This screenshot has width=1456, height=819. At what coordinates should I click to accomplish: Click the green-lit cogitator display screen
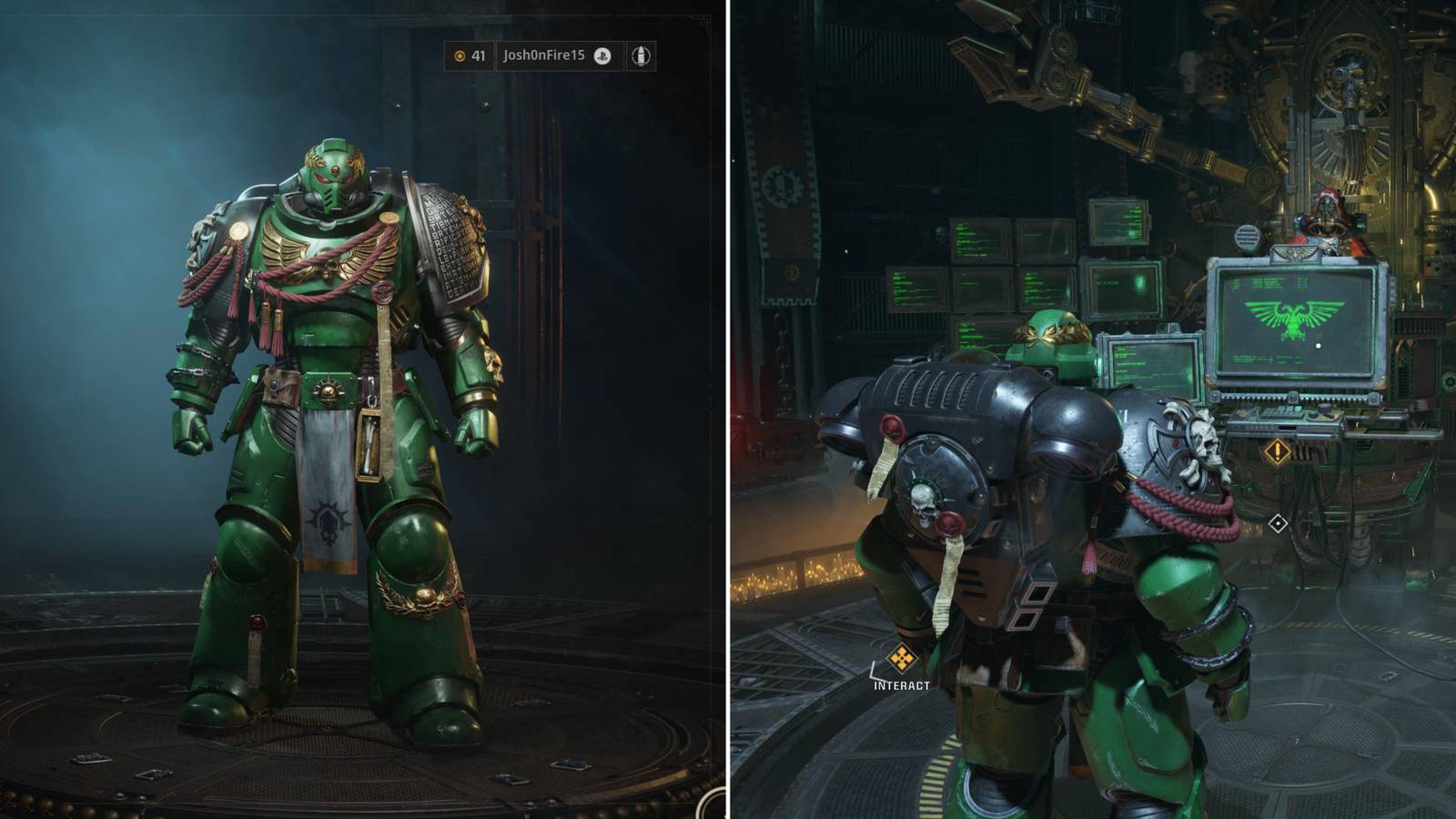1151,364
